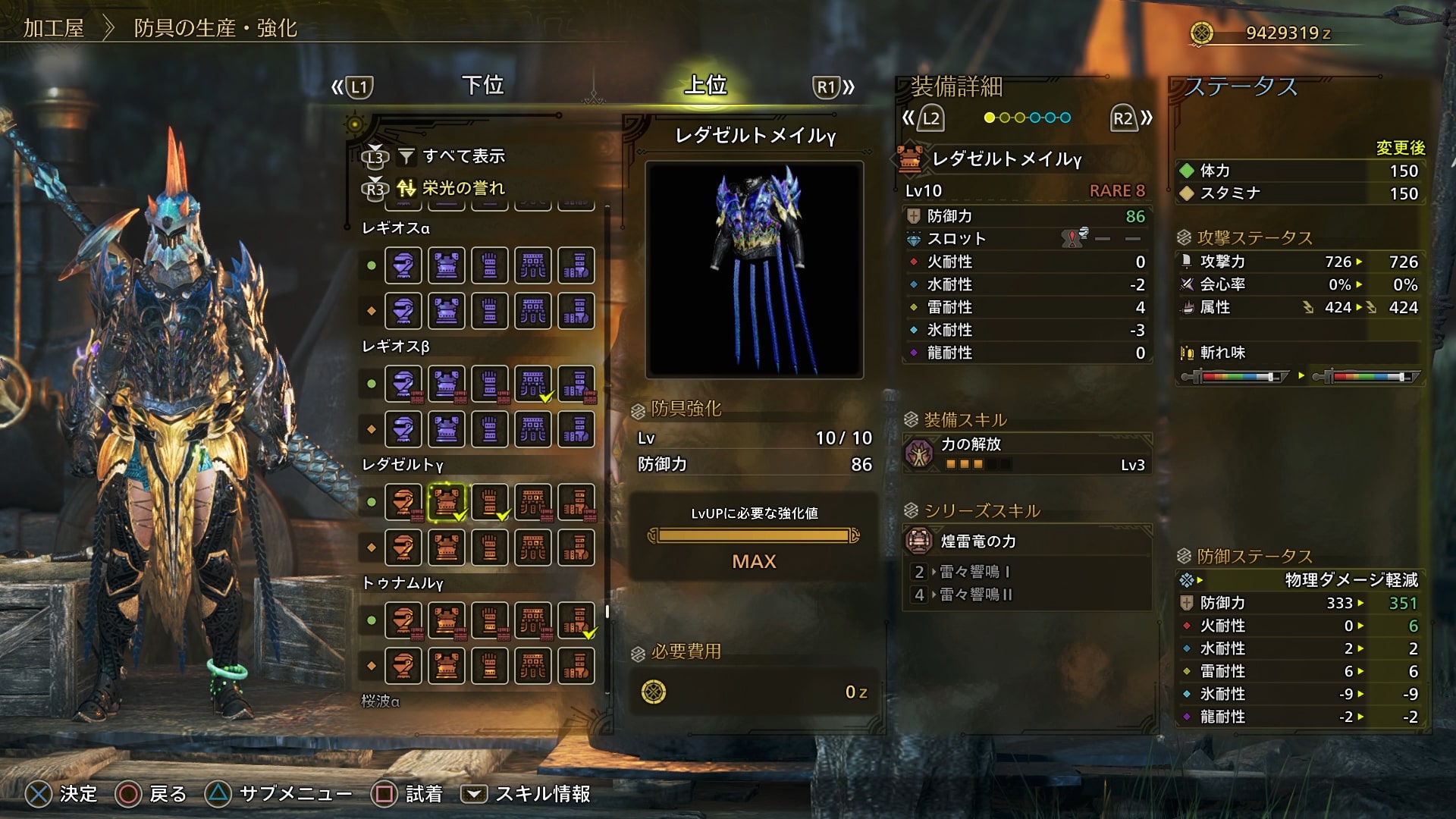
Task: Select the 煌雷竜の力 series skill entry
Action: point(1028,541)
